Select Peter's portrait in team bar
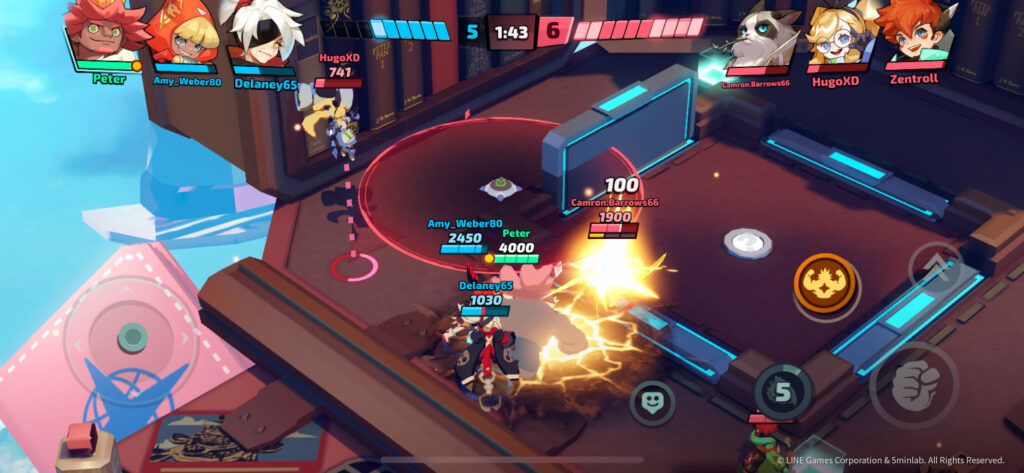This screenshot has width=1024, height=473. point(105,34)
